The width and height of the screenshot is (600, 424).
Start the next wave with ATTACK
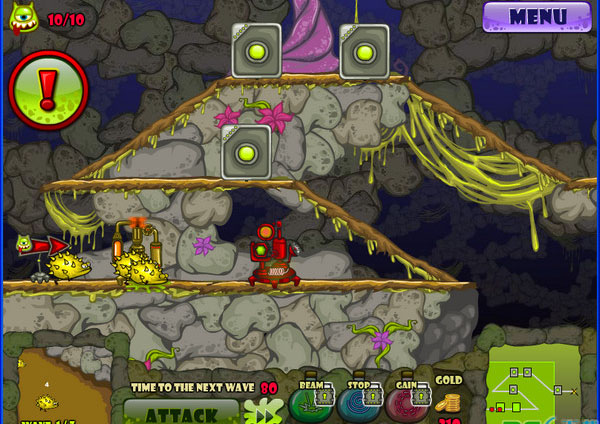coord(181,413)
